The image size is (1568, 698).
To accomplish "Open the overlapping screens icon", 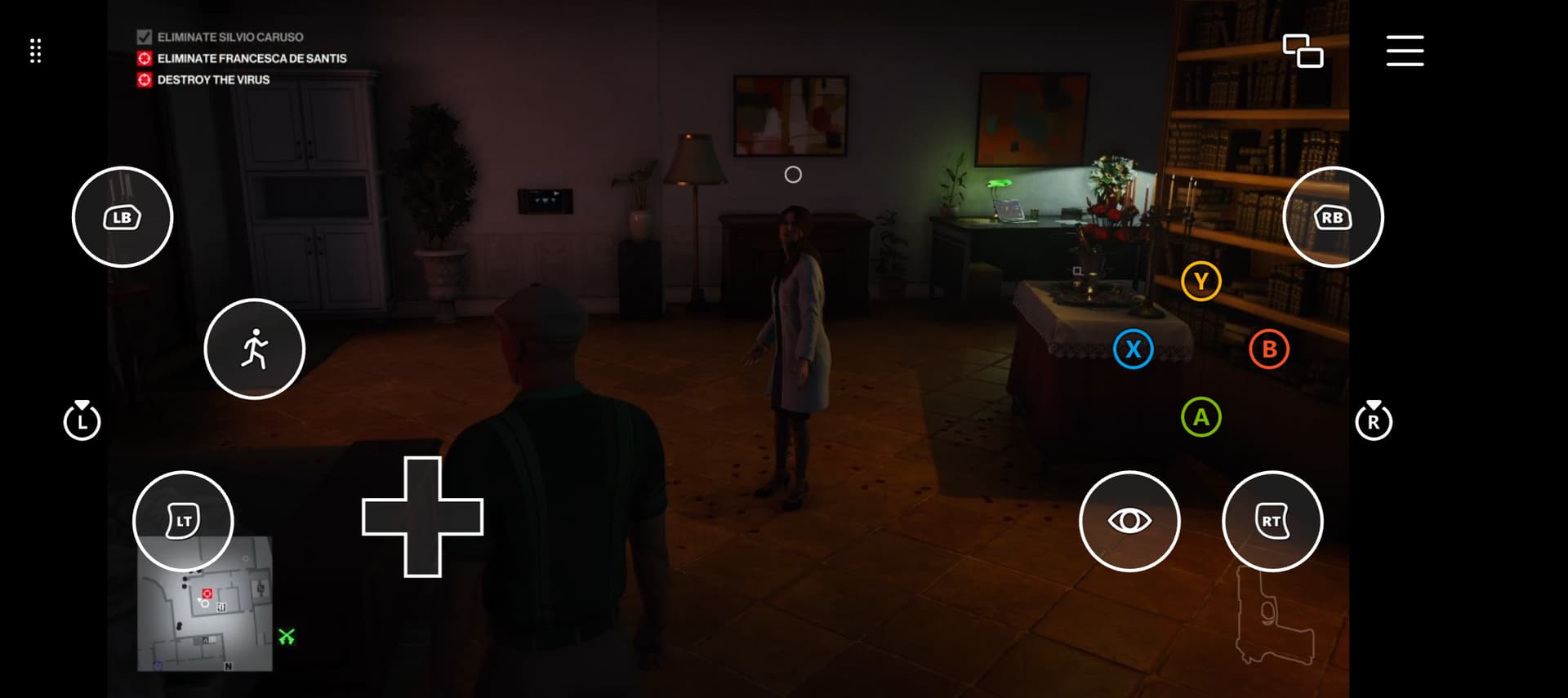I will pos(1303,51).
